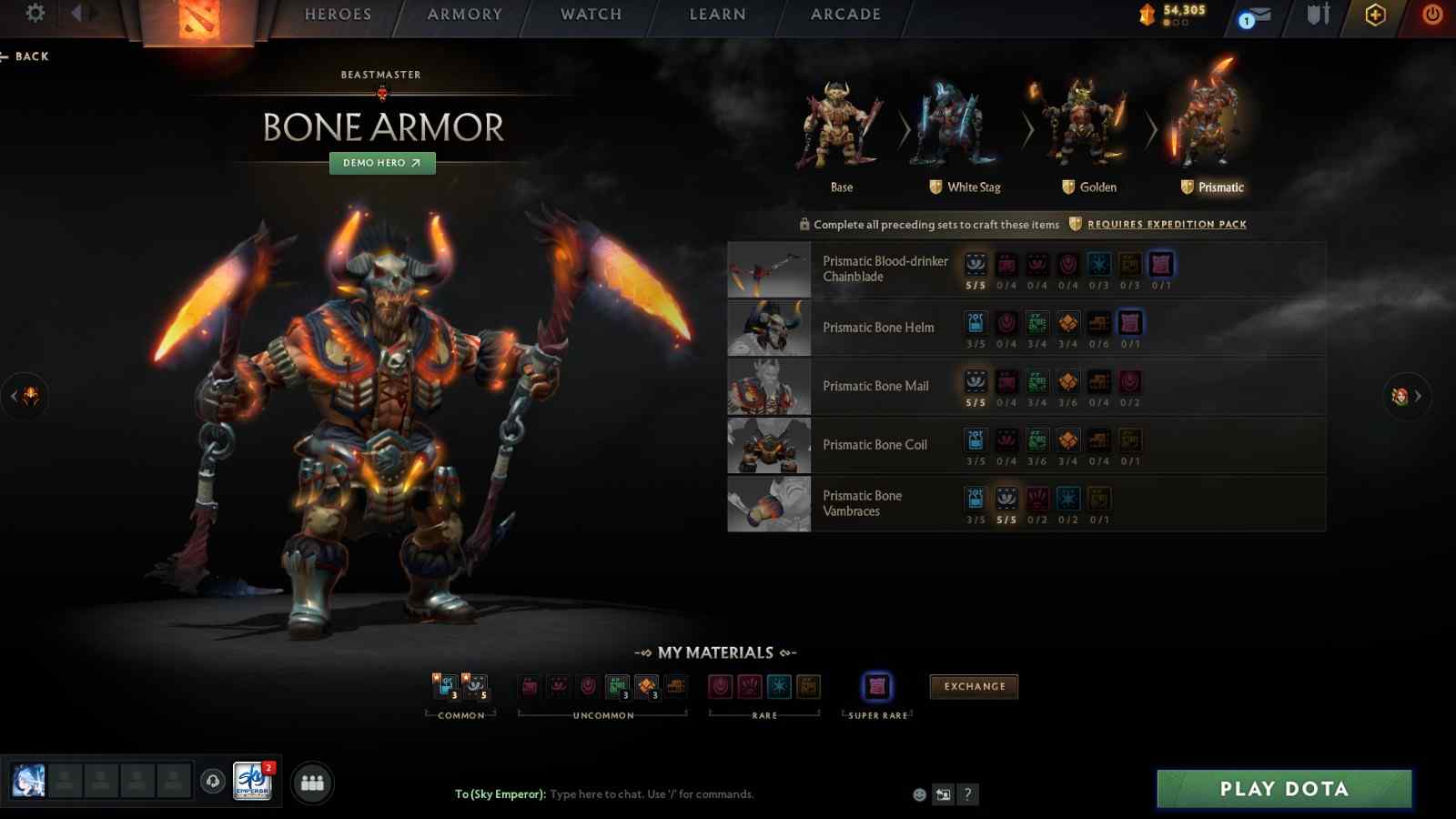Open the next set chevron between Golden and Prismatic
This screenshot has width=1456, height=819.
pos(1151,130)
